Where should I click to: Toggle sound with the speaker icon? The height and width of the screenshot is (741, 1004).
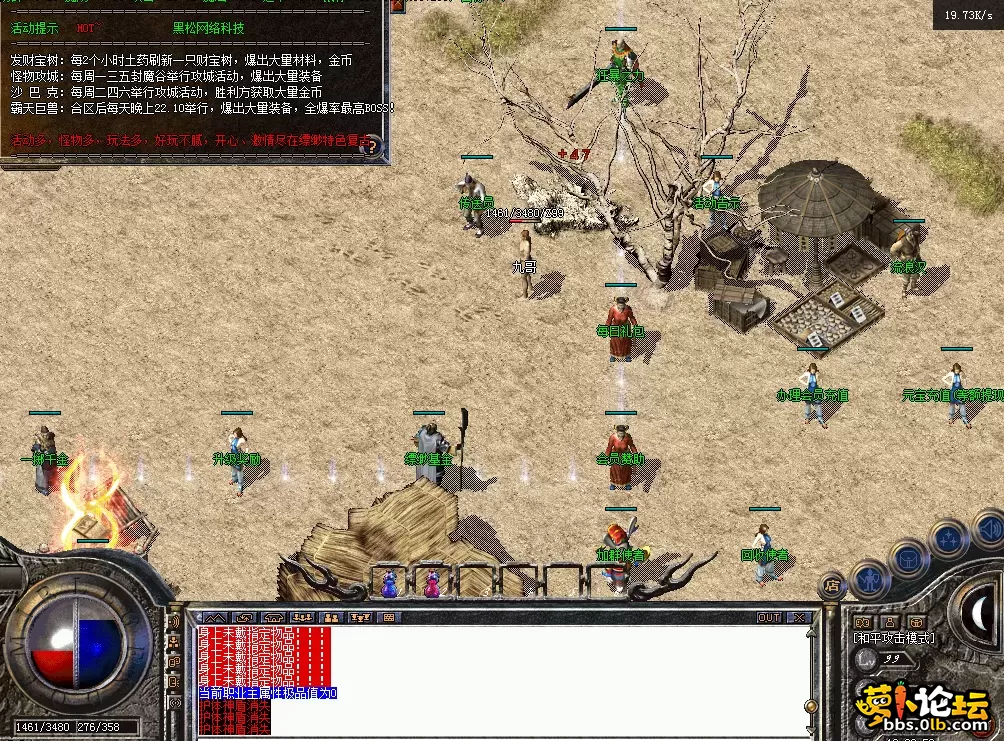(x=988, y=527)
